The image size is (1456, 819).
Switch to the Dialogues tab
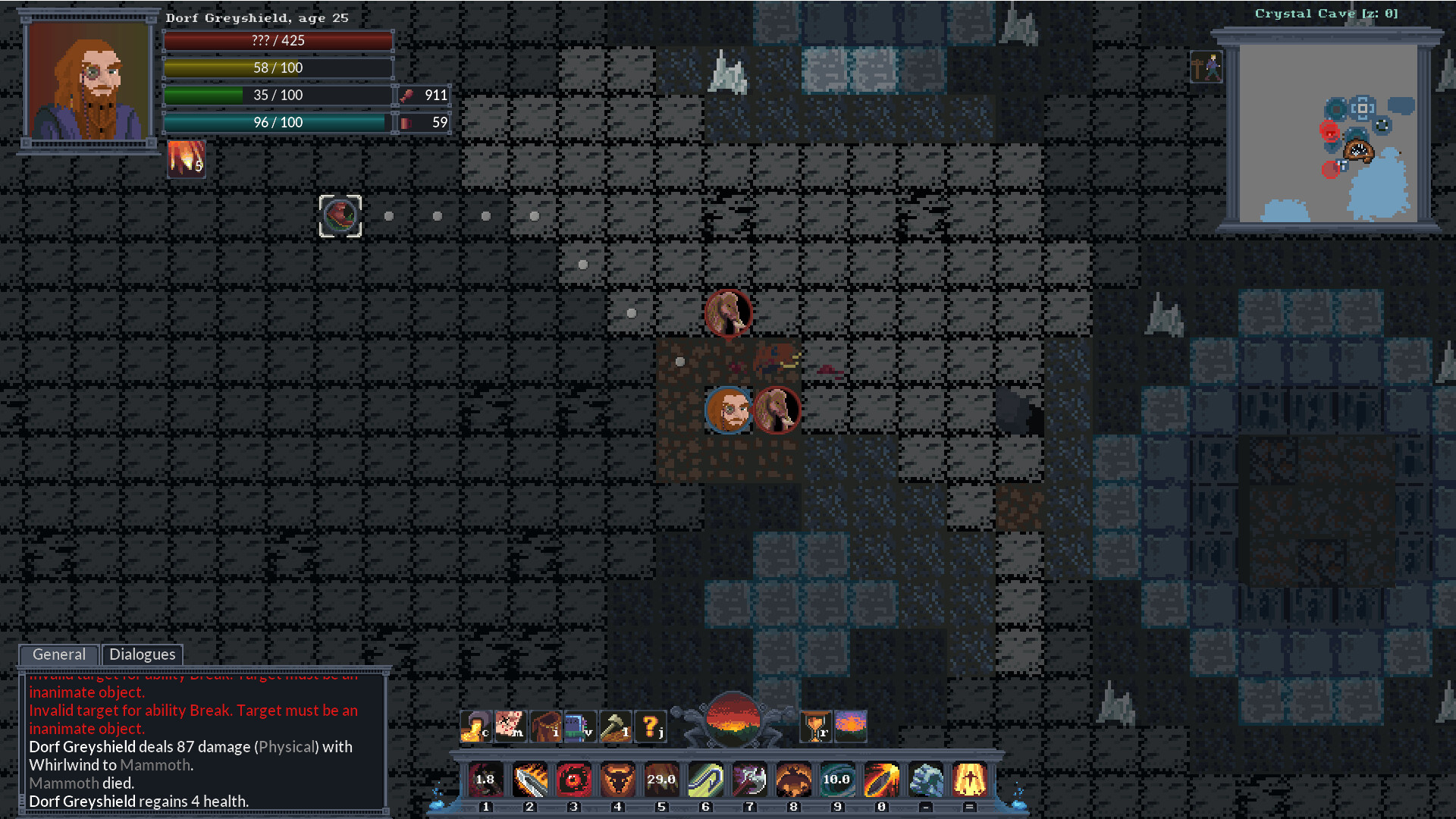[x=142, y=654]
